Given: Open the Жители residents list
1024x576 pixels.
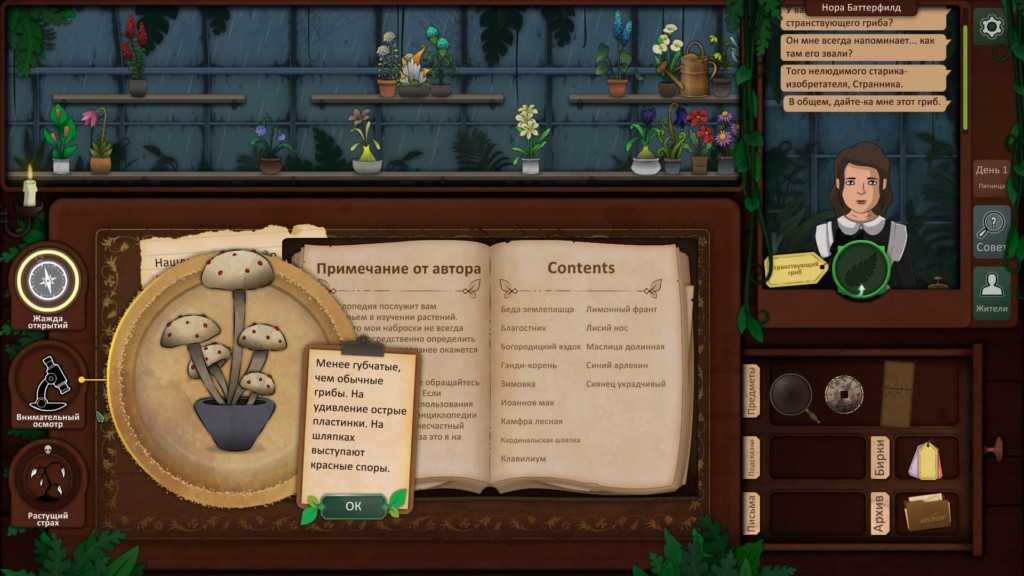Looking at the screenshot, I should pos(991,293).
